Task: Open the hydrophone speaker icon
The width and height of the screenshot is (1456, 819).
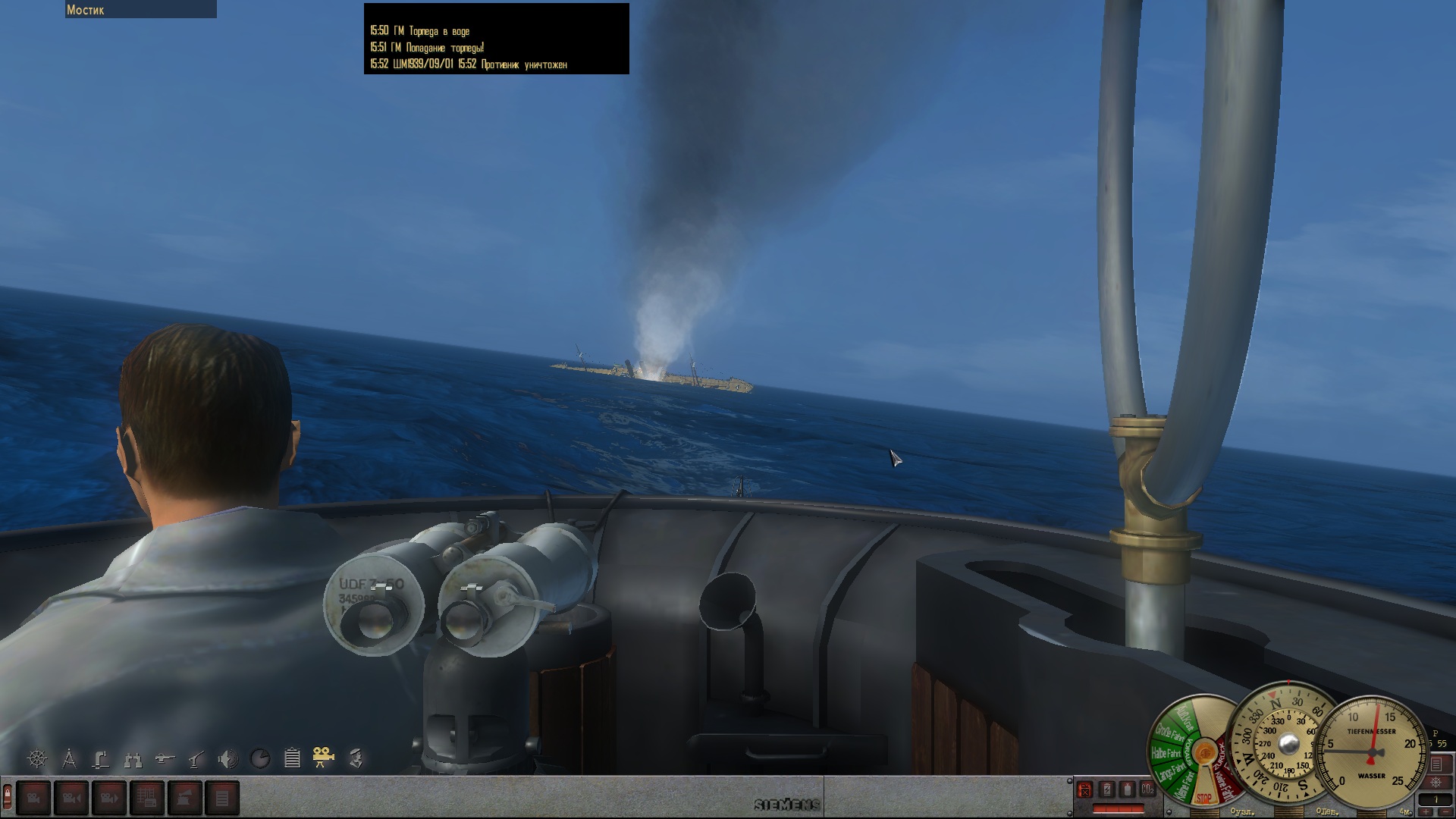Action: [x=227, y=758]
